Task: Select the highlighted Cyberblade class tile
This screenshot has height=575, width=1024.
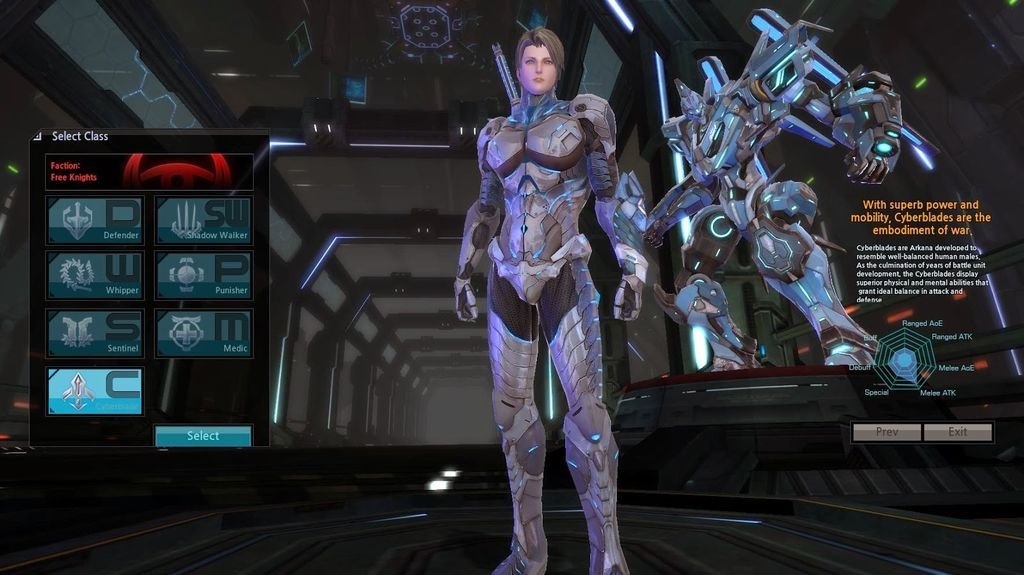Action: pos(95,391)
